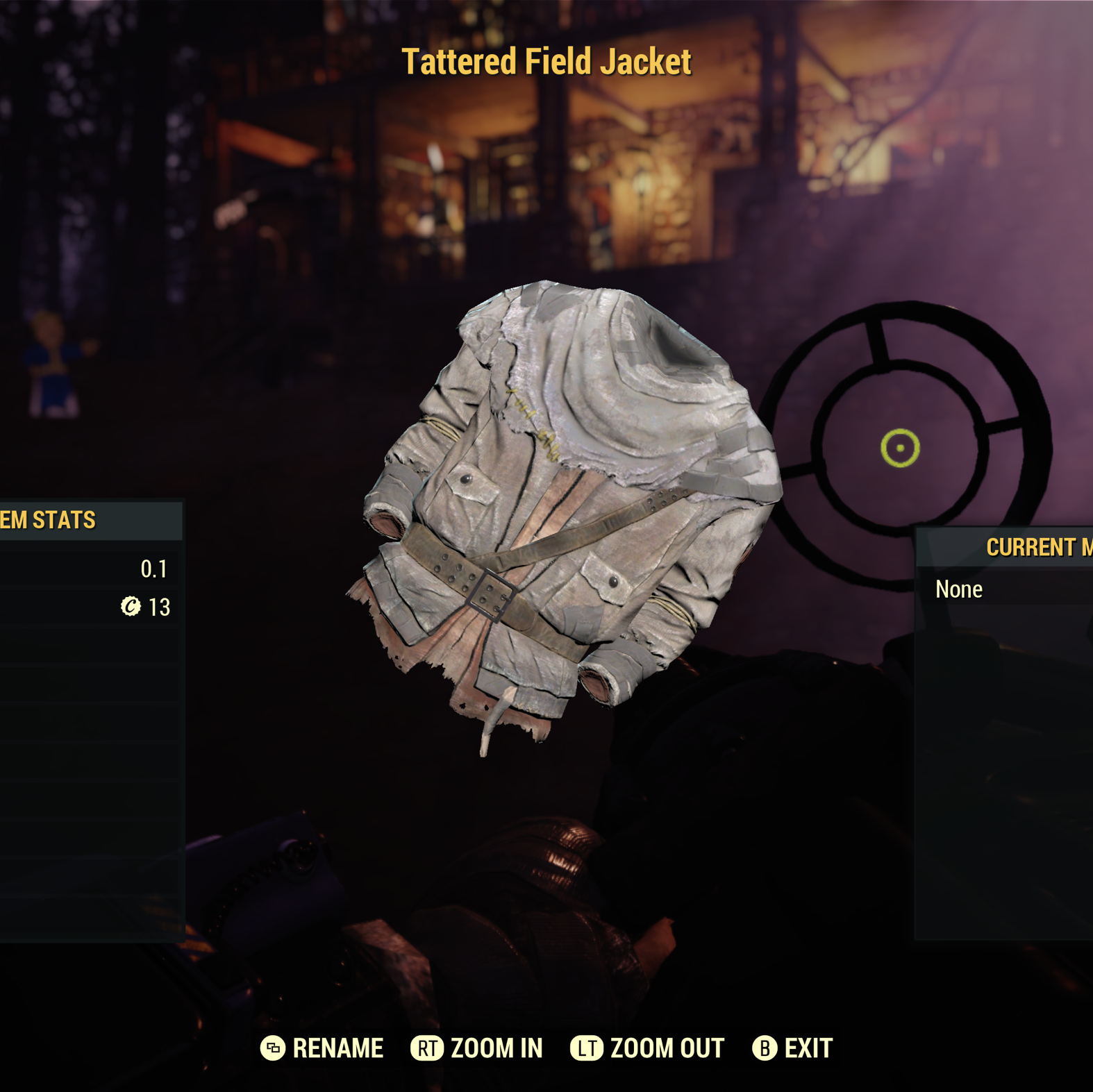
Task: Select the "None" current mod row
Action: point(1003,589)
